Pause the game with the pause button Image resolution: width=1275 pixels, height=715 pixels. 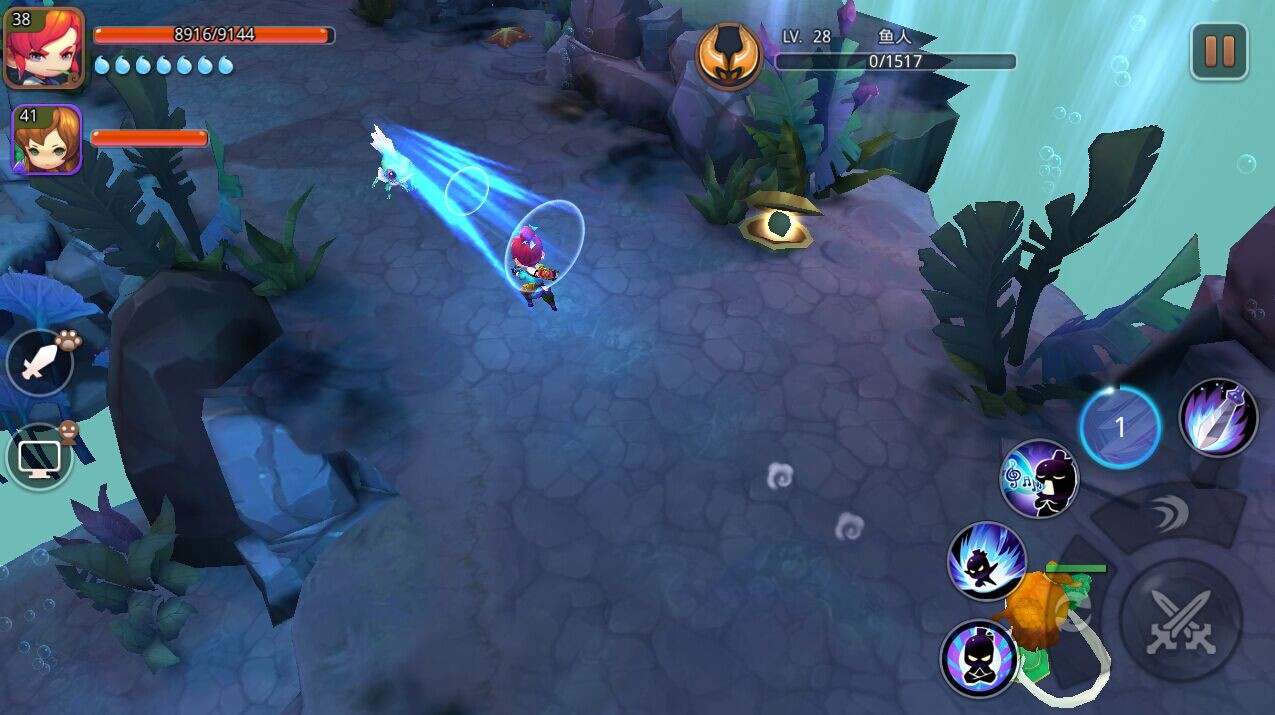click(x=1219, y=51)
